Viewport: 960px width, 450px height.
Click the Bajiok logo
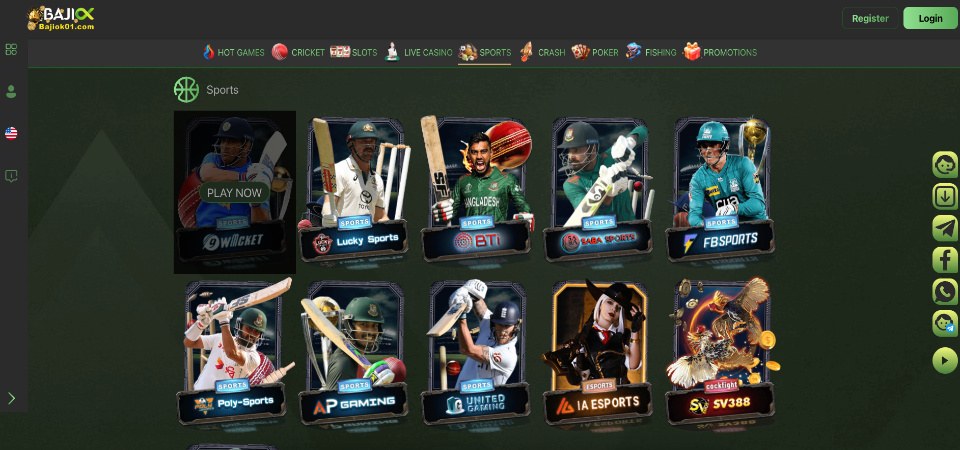click(61, 18)
